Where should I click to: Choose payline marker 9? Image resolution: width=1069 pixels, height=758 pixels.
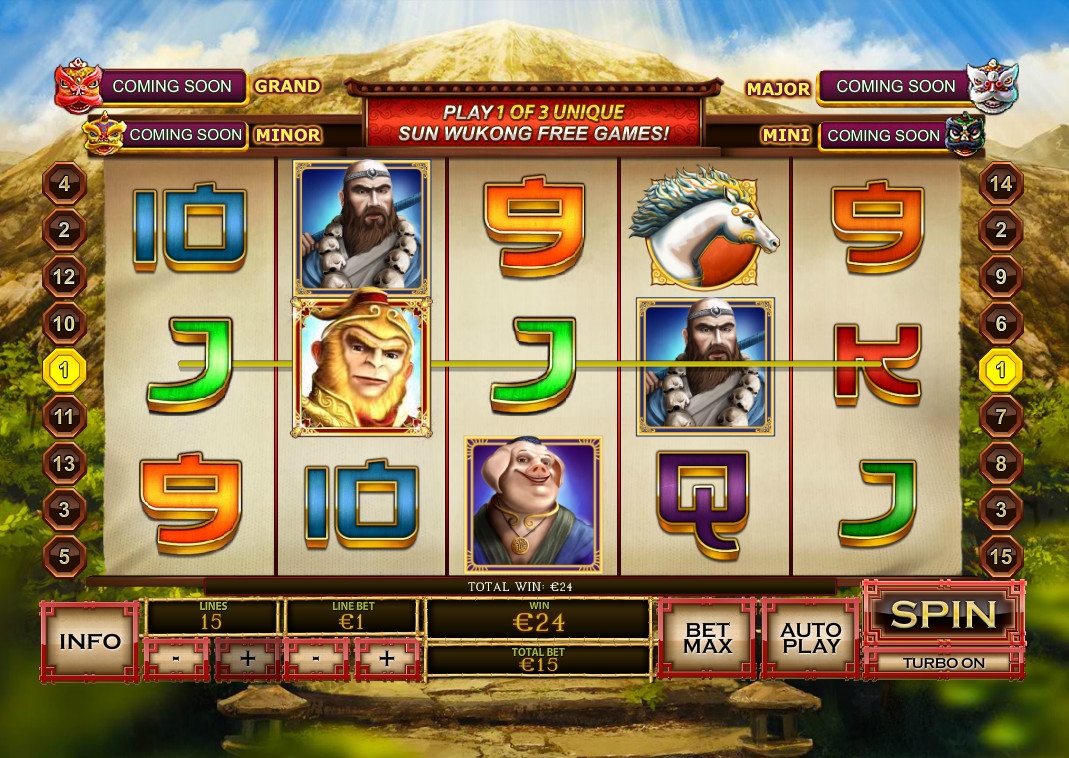pos(1001,277)
